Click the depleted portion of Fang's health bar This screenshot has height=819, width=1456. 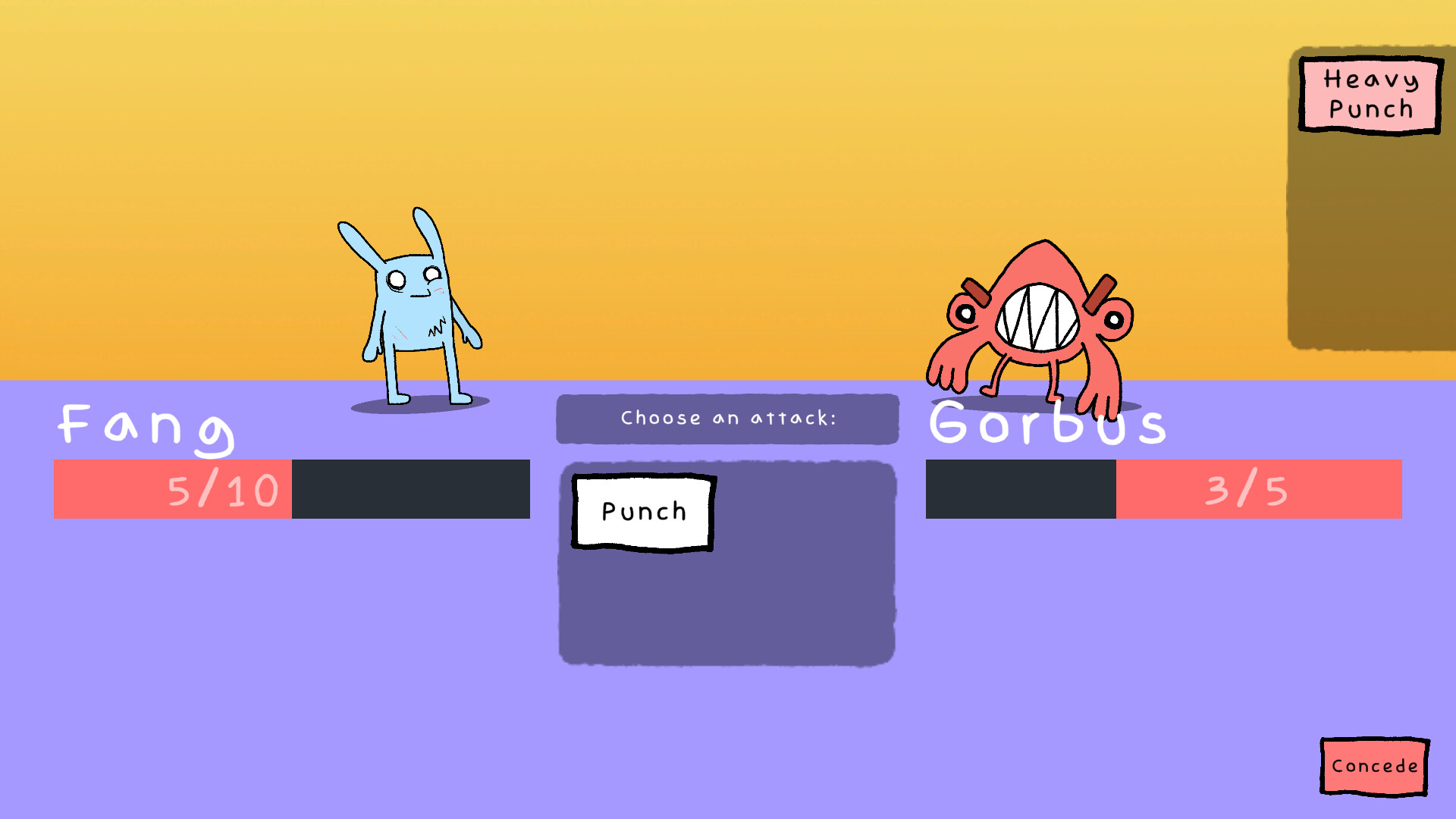tap(409, 489)
